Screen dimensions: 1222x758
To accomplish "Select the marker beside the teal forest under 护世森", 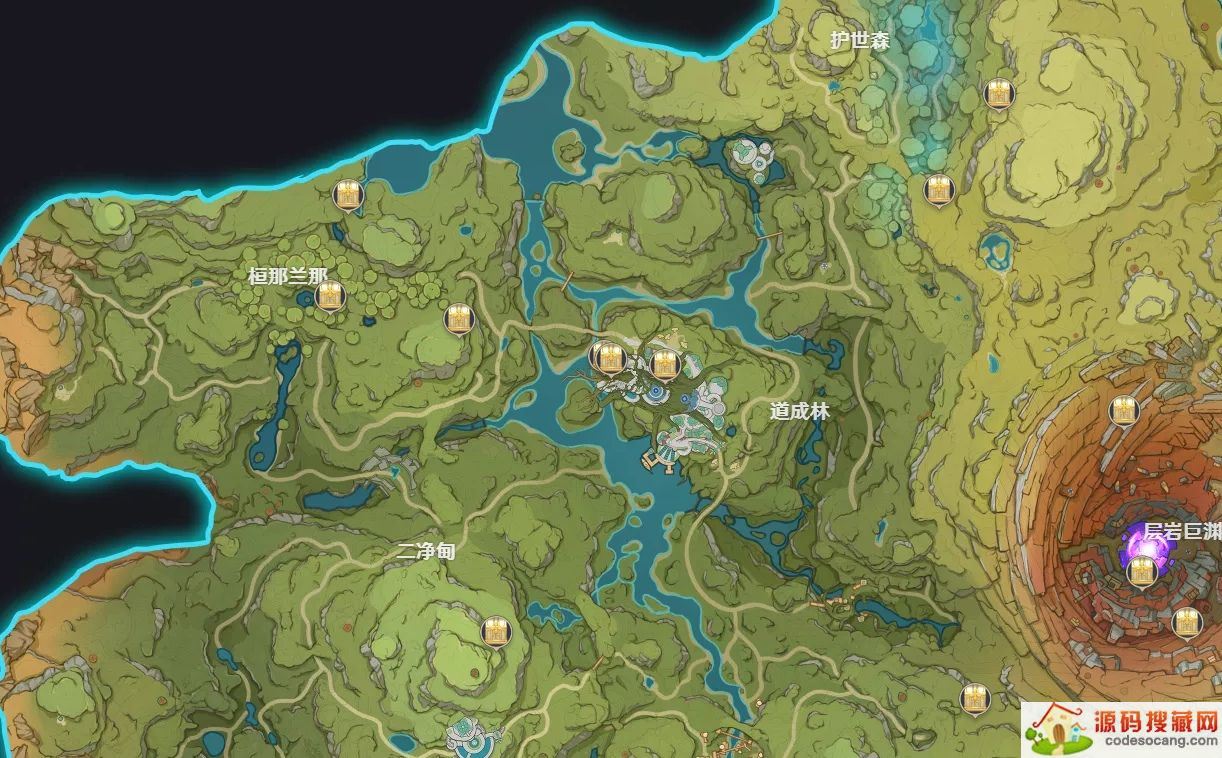I will [x=937, y=190].
